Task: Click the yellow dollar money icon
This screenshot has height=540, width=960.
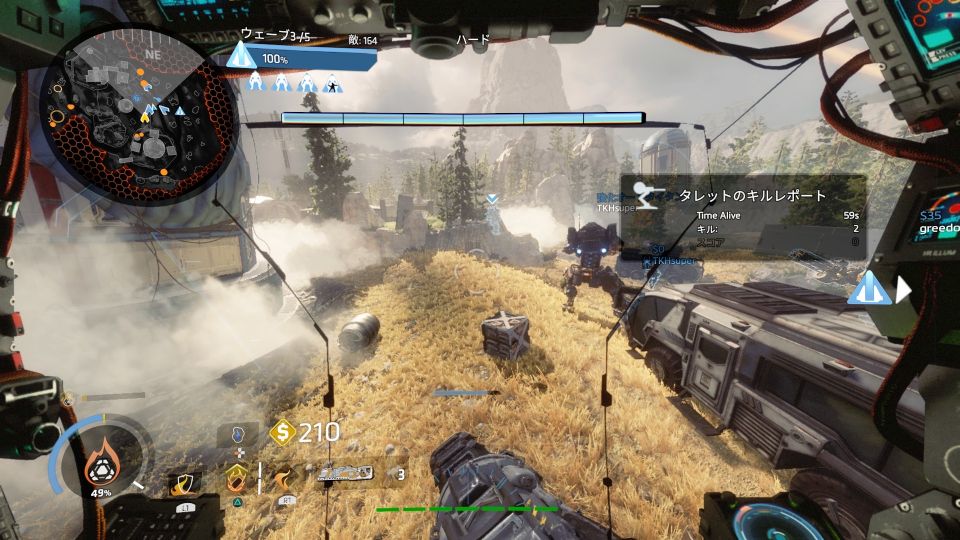Action: 282,433
